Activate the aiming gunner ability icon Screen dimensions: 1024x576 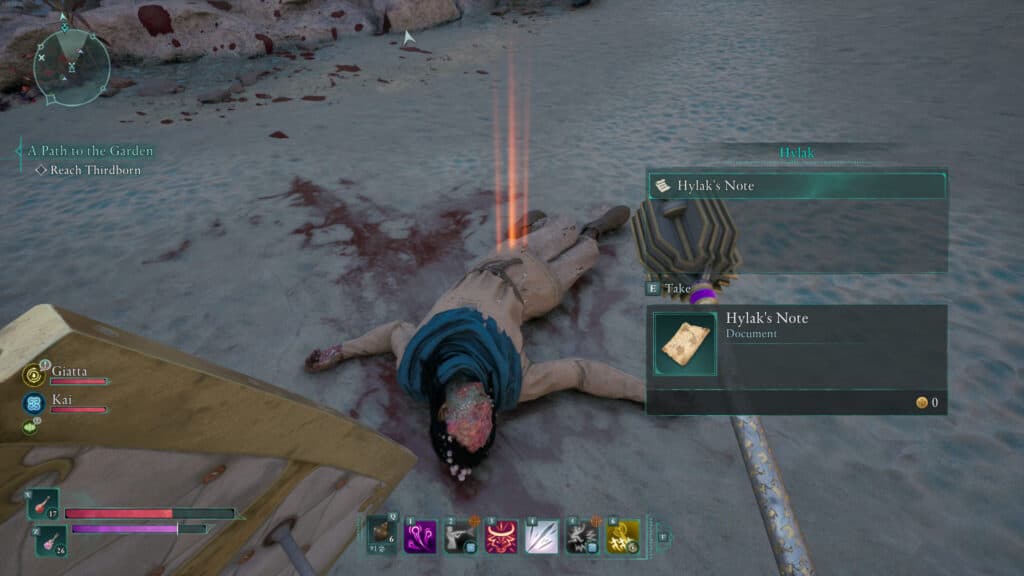pyautogui.click(x=460, y=536)
